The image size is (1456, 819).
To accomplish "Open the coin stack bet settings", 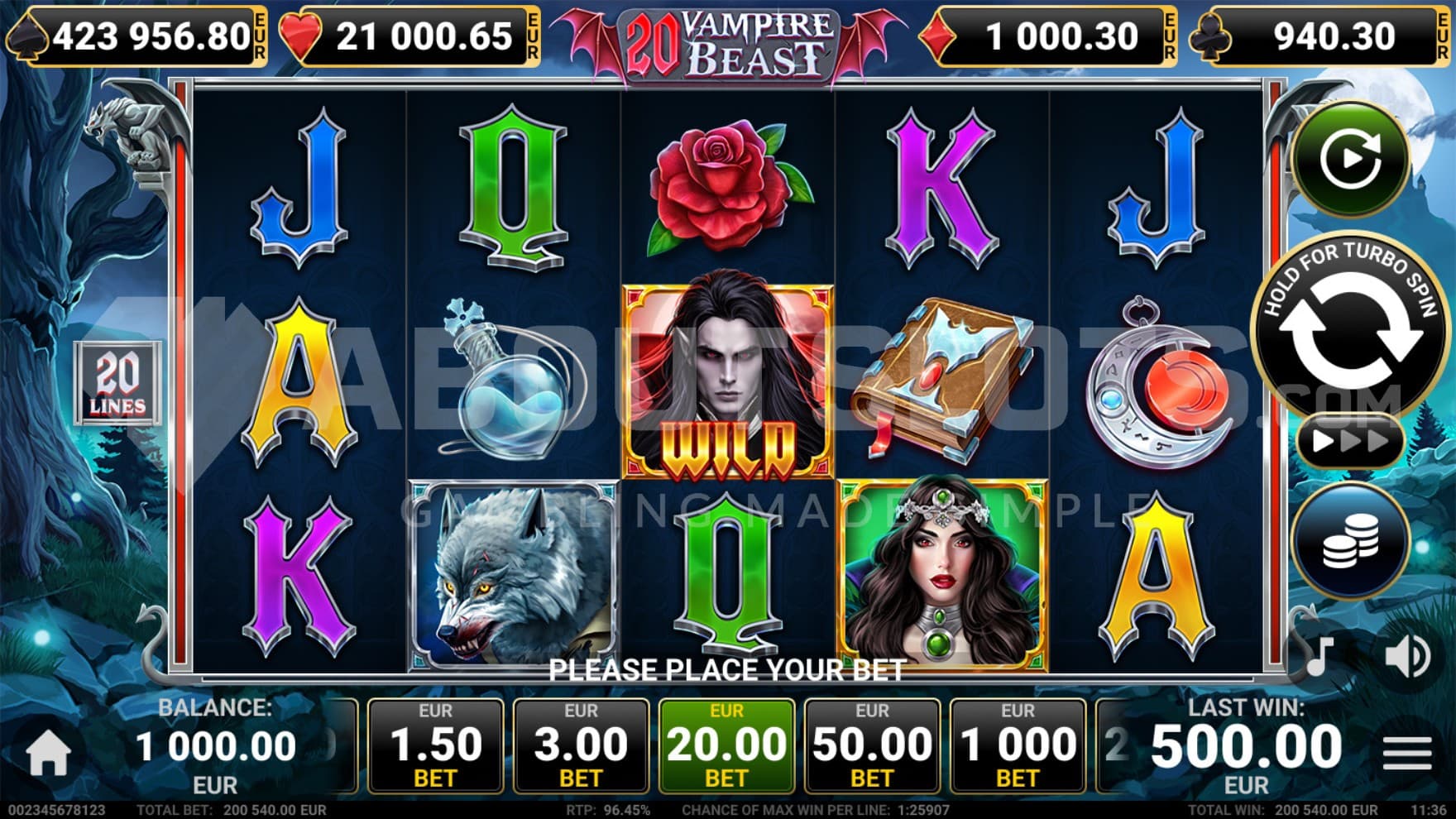I will pos(1349,542).
